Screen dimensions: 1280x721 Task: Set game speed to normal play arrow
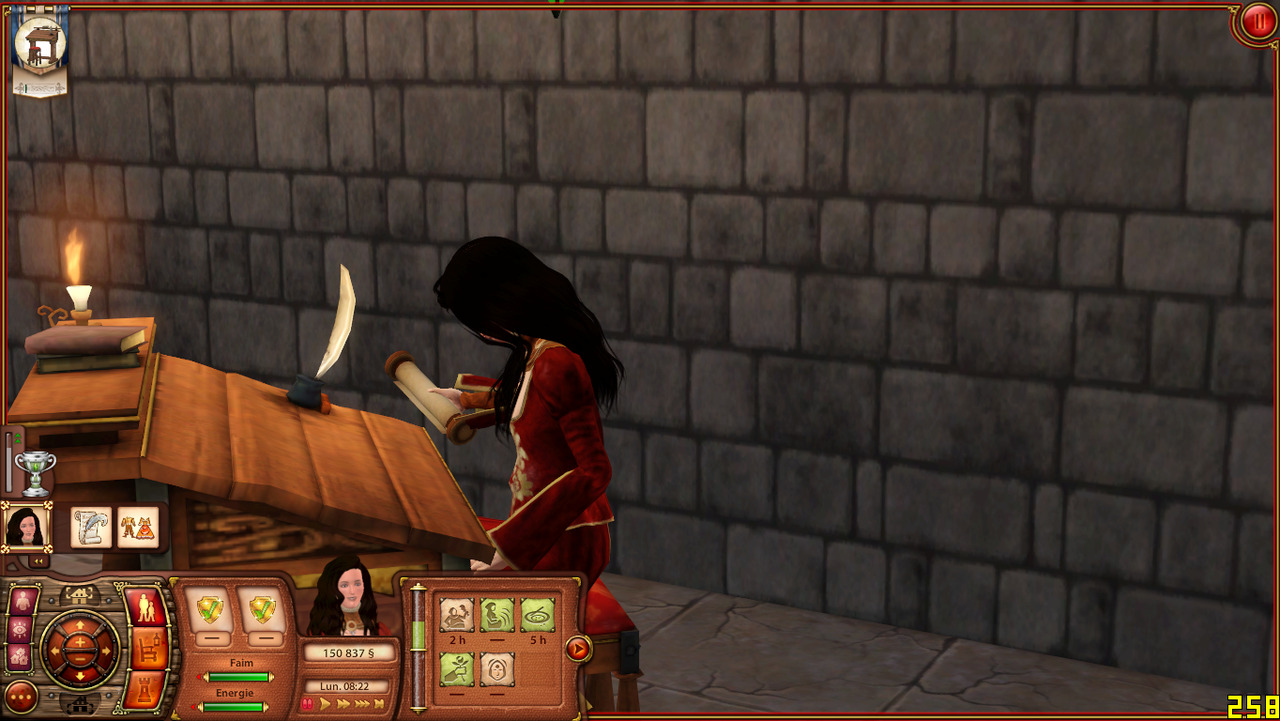coord(326,704)
